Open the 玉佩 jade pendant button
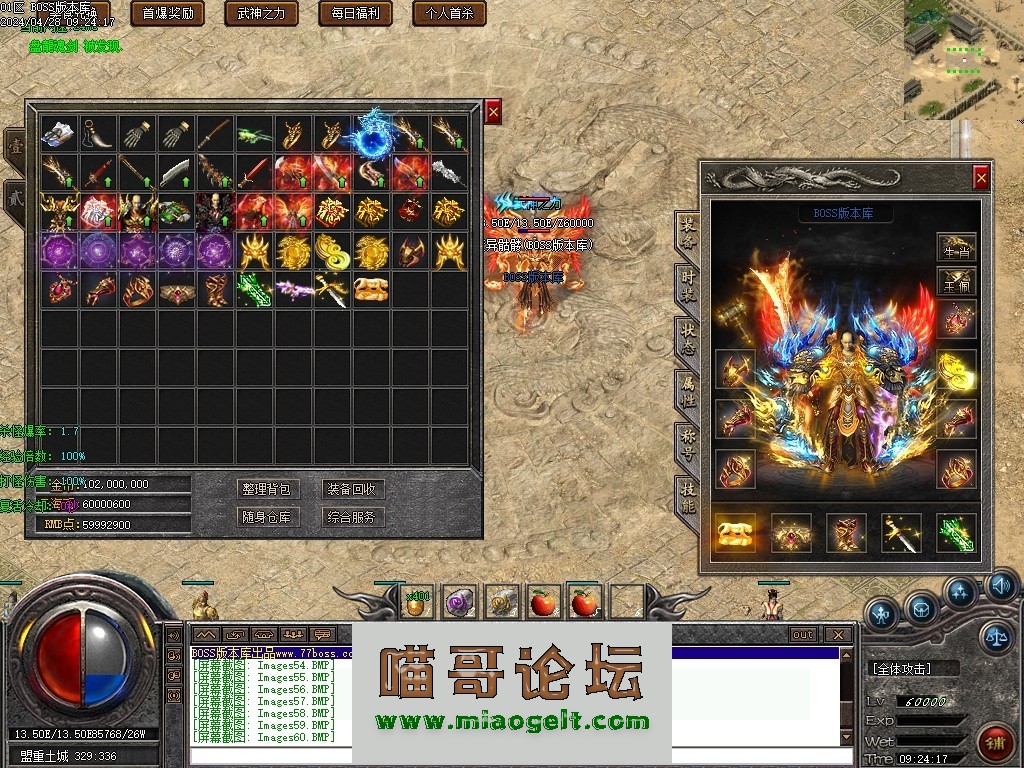Viewport: 1024px width, 768px height. click(x=956, y=282)
